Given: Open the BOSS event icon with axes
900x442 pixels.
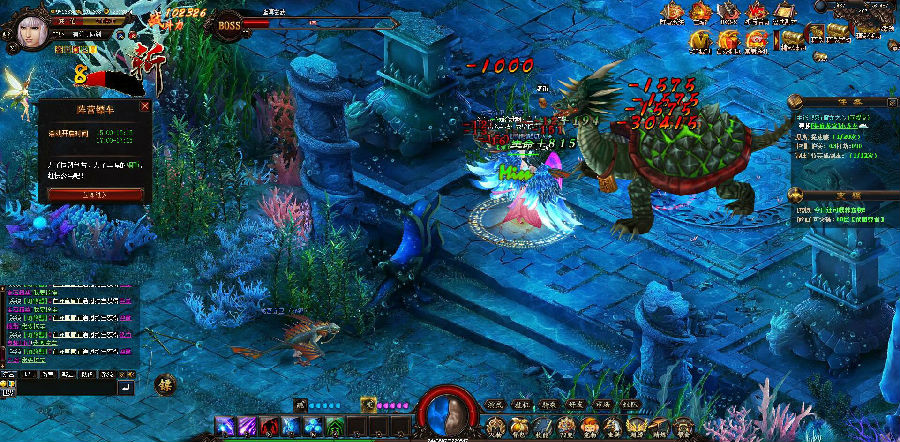Looking at the screenshot, I should click(729, 13).
